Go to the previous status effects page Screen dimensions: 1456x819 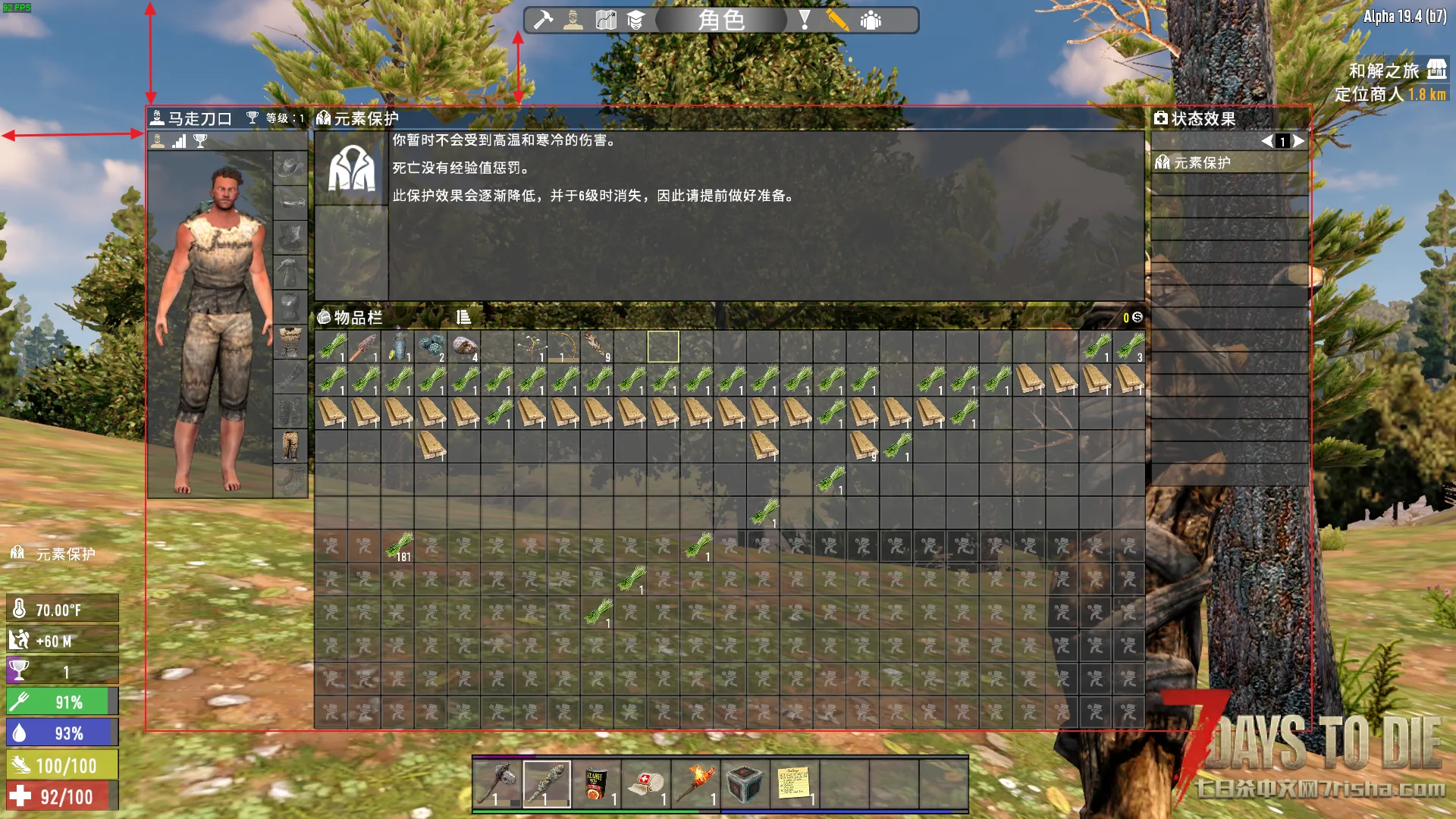pos(1266,141)
